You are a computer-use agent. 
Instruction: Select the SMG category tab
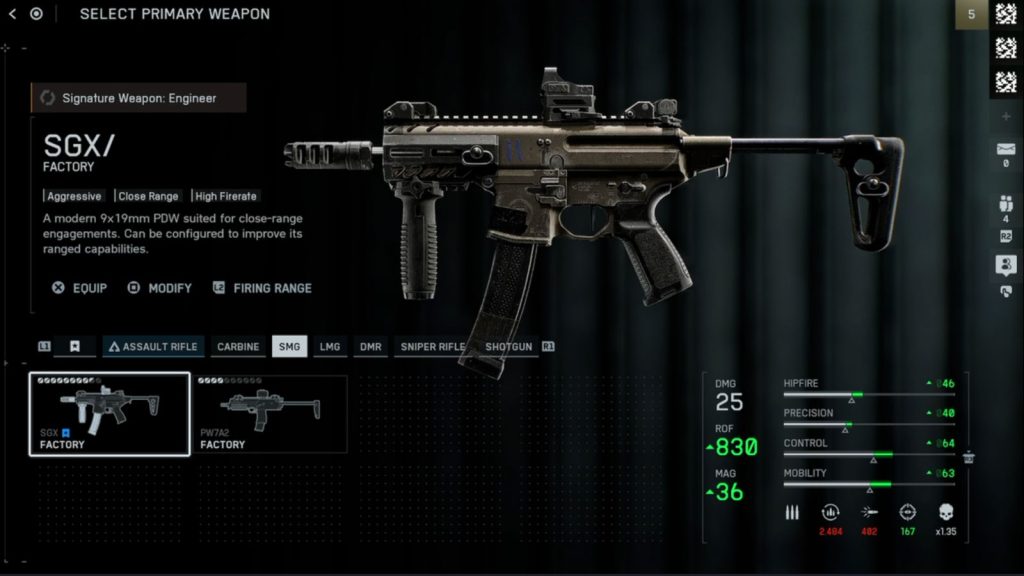tap(289, 347)
